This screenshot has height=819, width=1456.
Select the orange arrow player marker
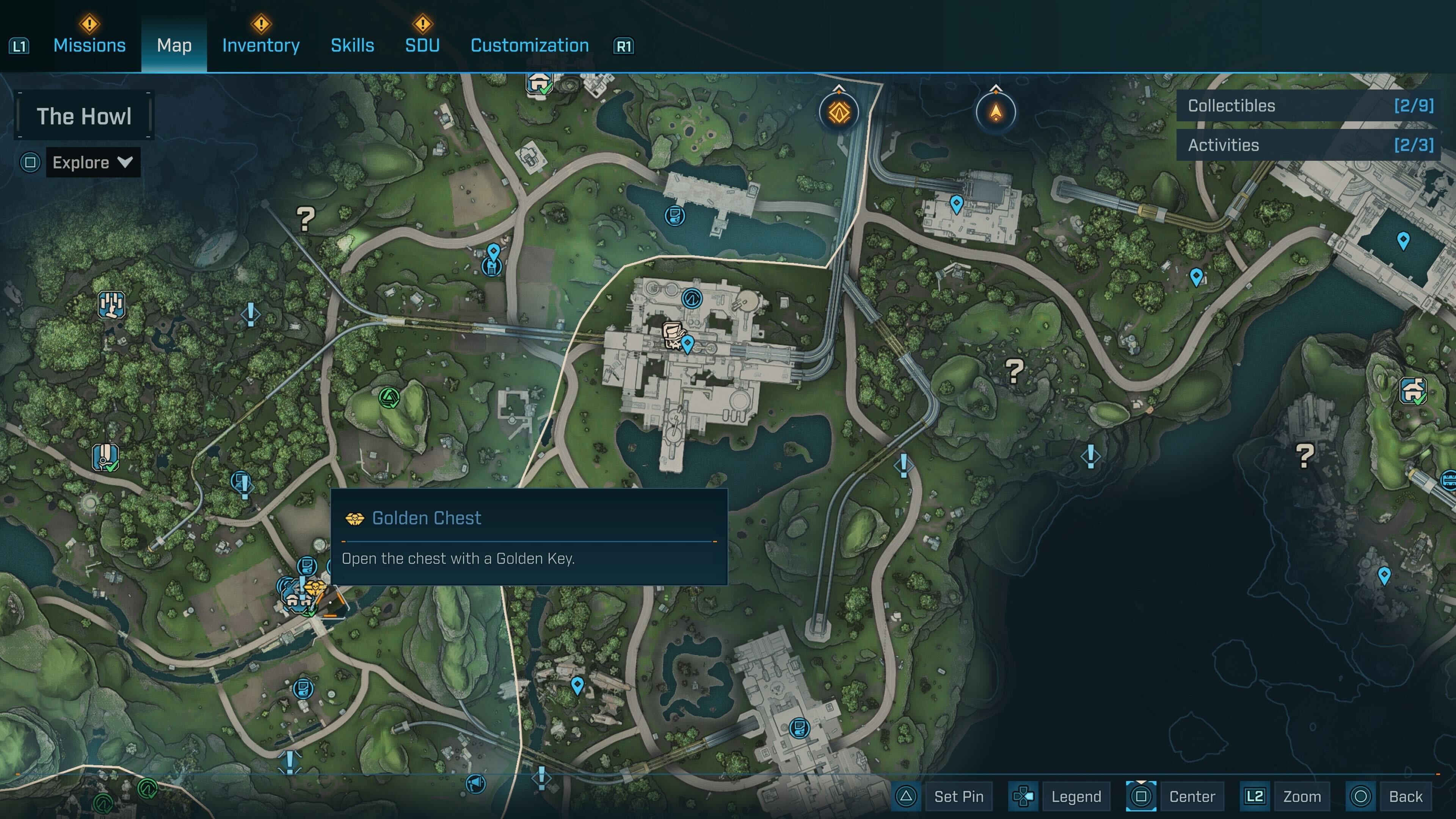point(995,112)
